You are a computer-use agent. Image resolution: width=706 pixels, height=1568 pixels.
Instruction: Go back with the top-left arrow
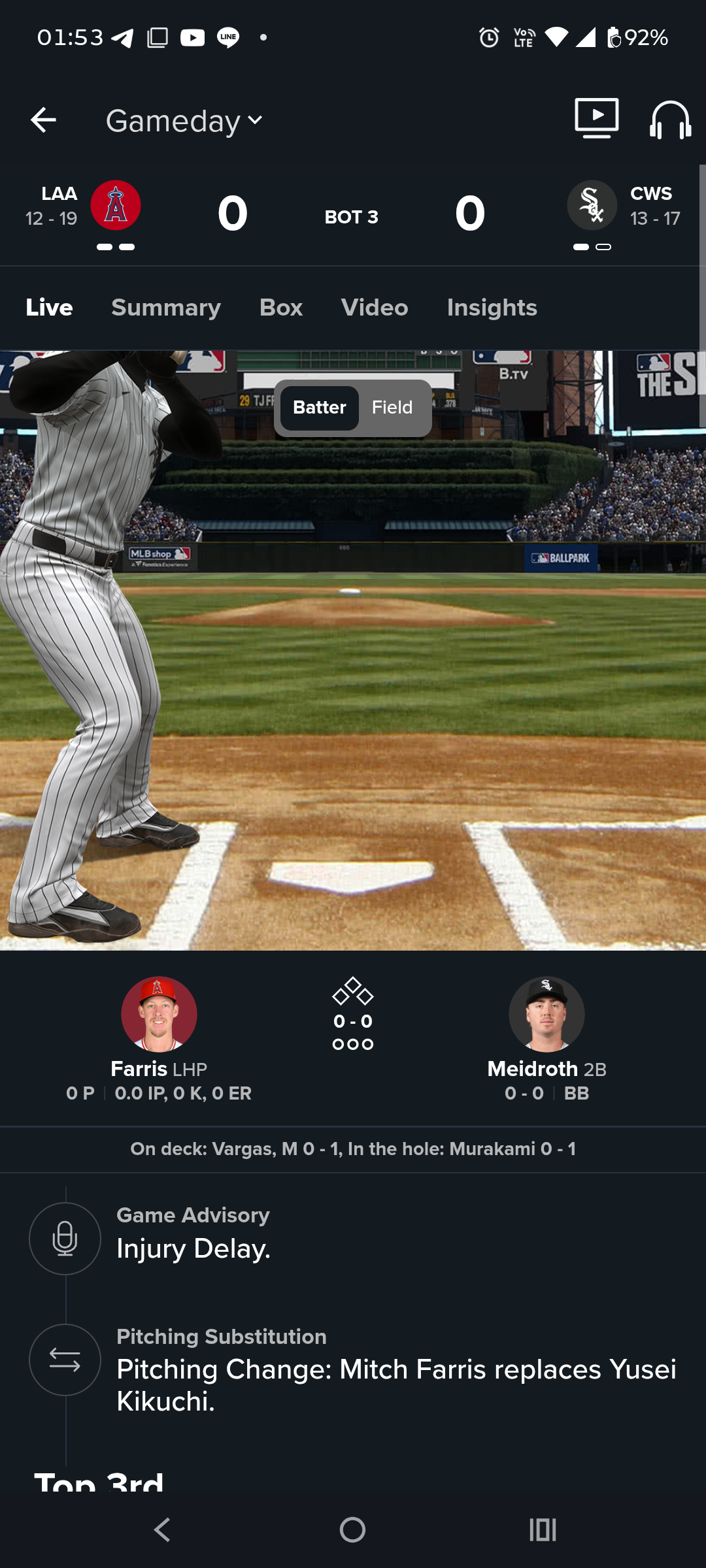coord(43,120)
